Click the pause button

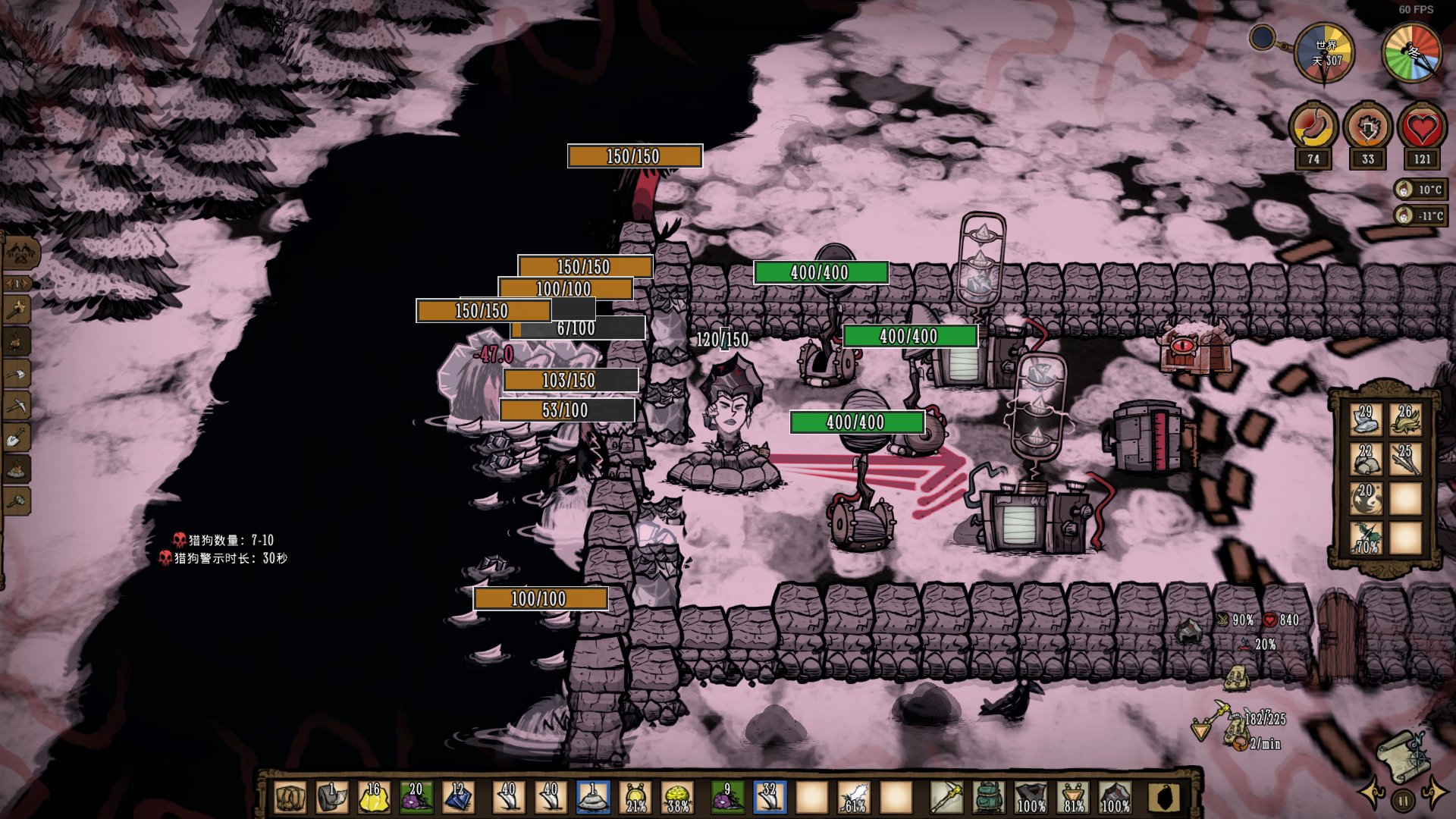coord(1403,800)
